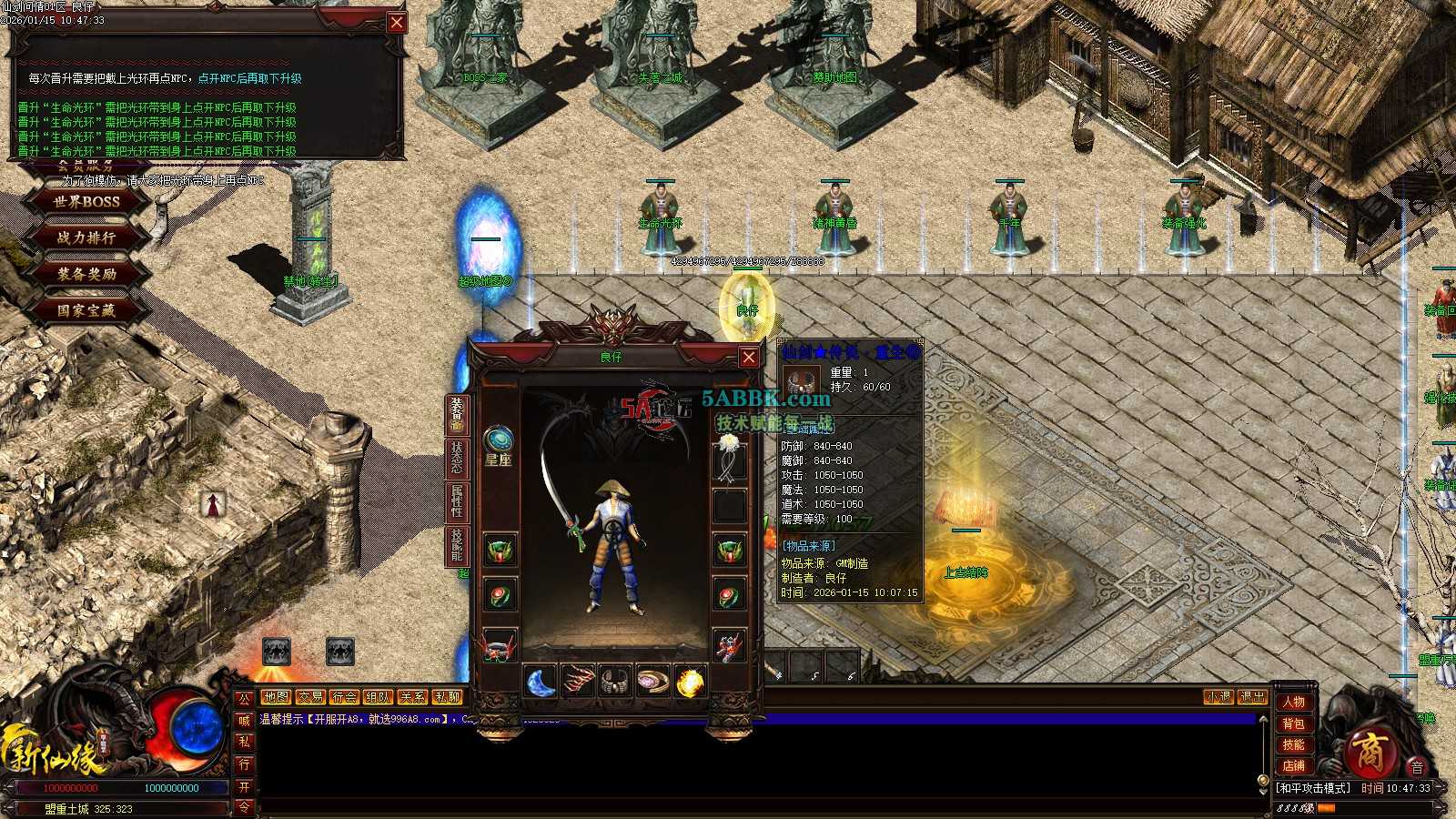This screenshot has width=1456, height=819.
Task: Toggle the 音 sound button
Action: tap(1417, 767)
